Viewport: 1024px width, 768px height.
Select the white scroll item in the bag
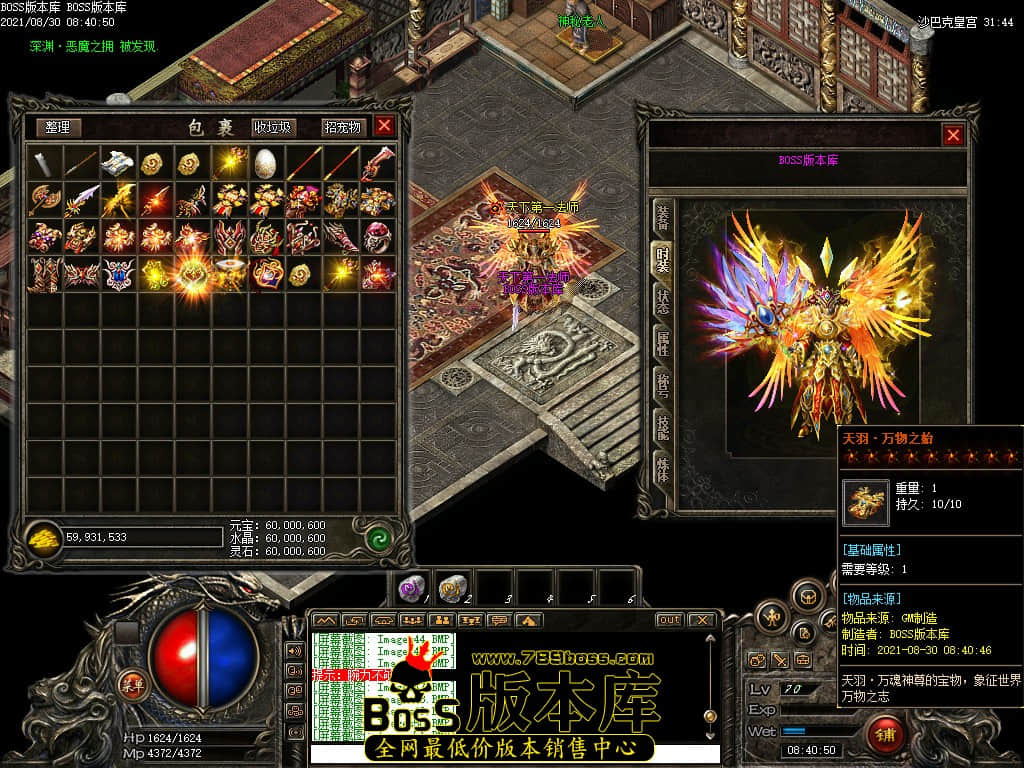[x=119, y=162]
